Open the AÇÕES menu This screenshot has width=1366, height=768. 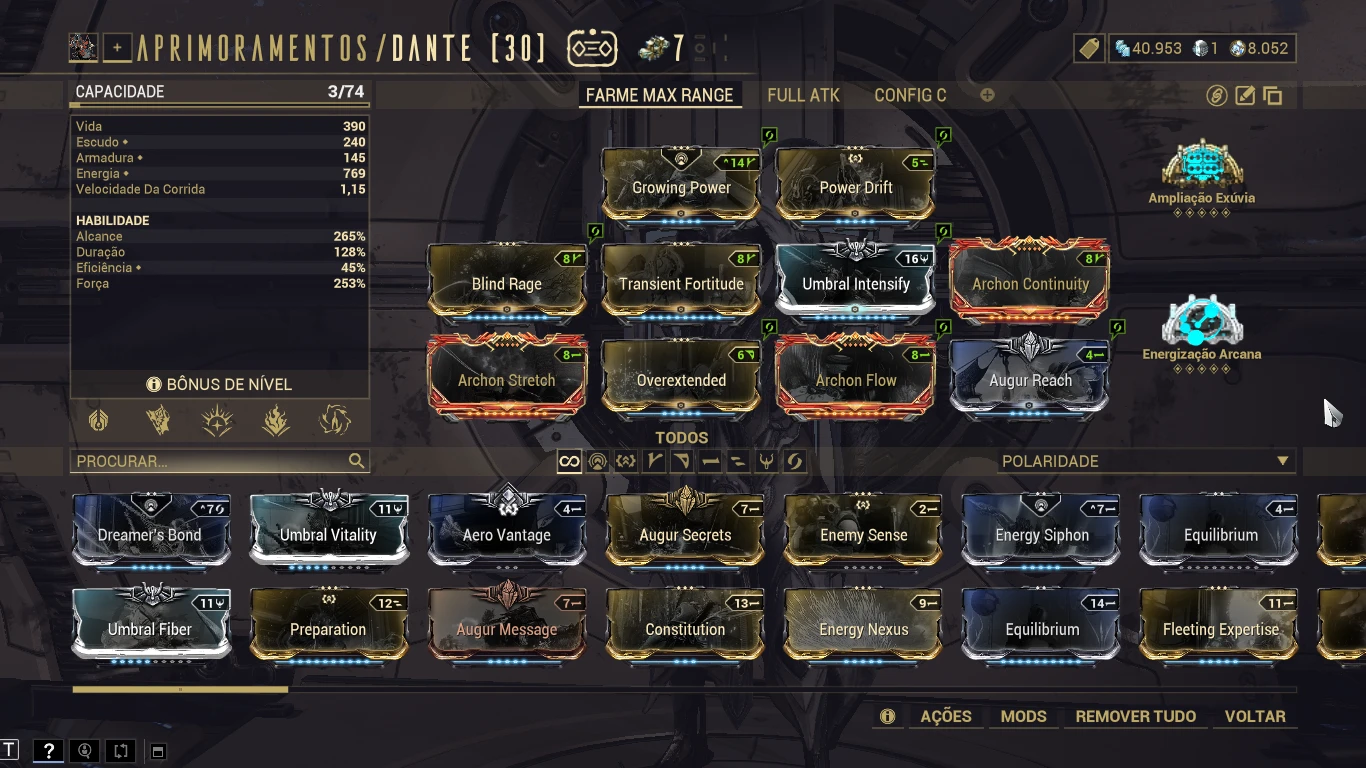pos(945,716)
